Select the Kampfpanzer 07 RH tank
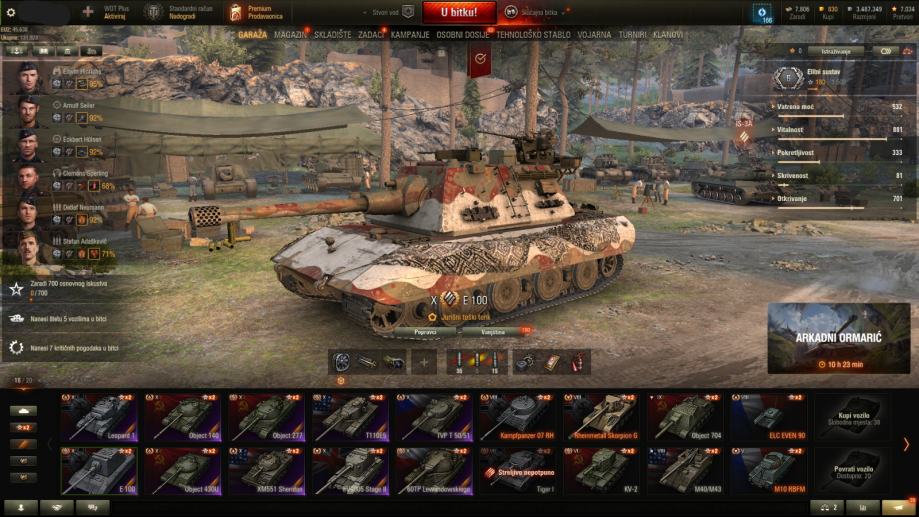The height and width of the screenshot is (517, 919). 518,416
